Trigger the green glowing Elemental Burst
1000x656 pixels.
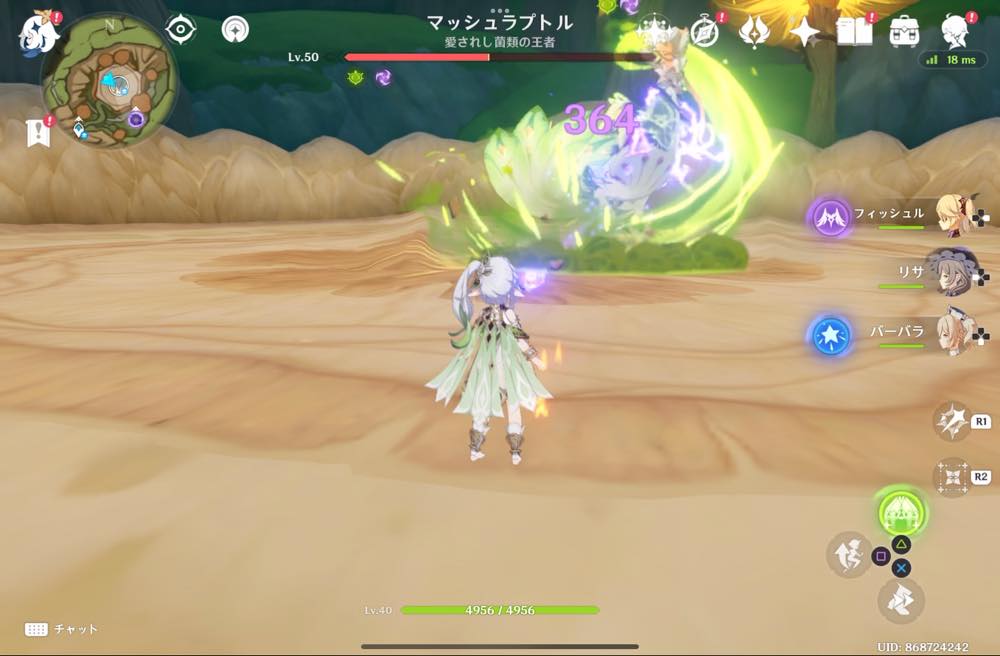(x=901, y=512)
